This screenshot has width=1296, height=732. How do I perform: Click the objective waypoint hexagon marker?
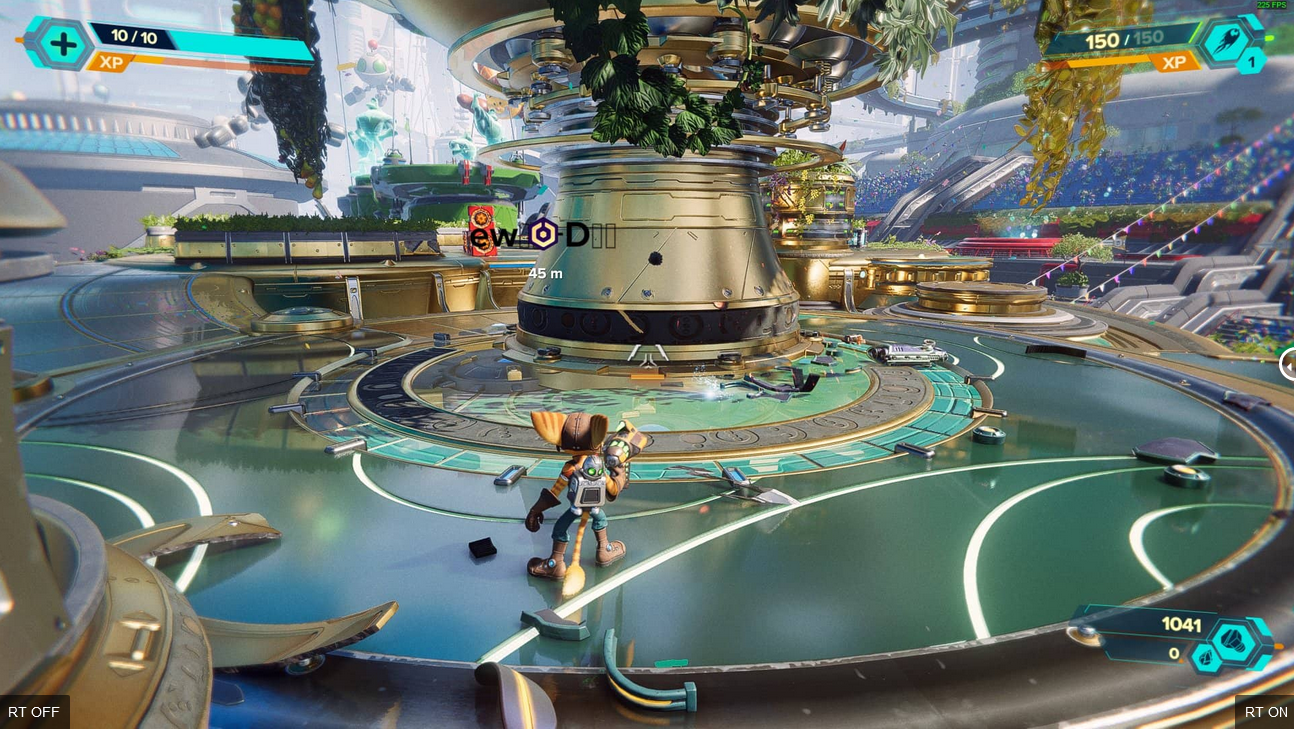(543, 236)
